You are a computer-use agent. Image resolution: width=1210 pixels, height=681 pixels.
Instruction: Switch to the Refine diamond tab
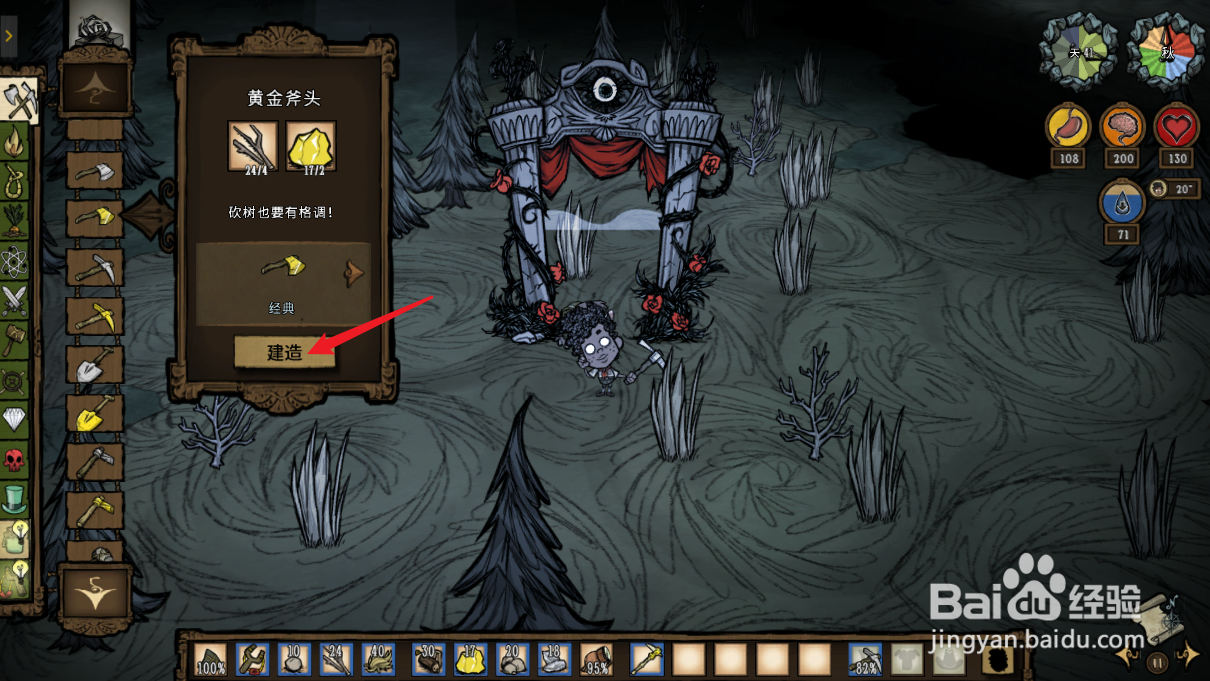tap(14, 419)
